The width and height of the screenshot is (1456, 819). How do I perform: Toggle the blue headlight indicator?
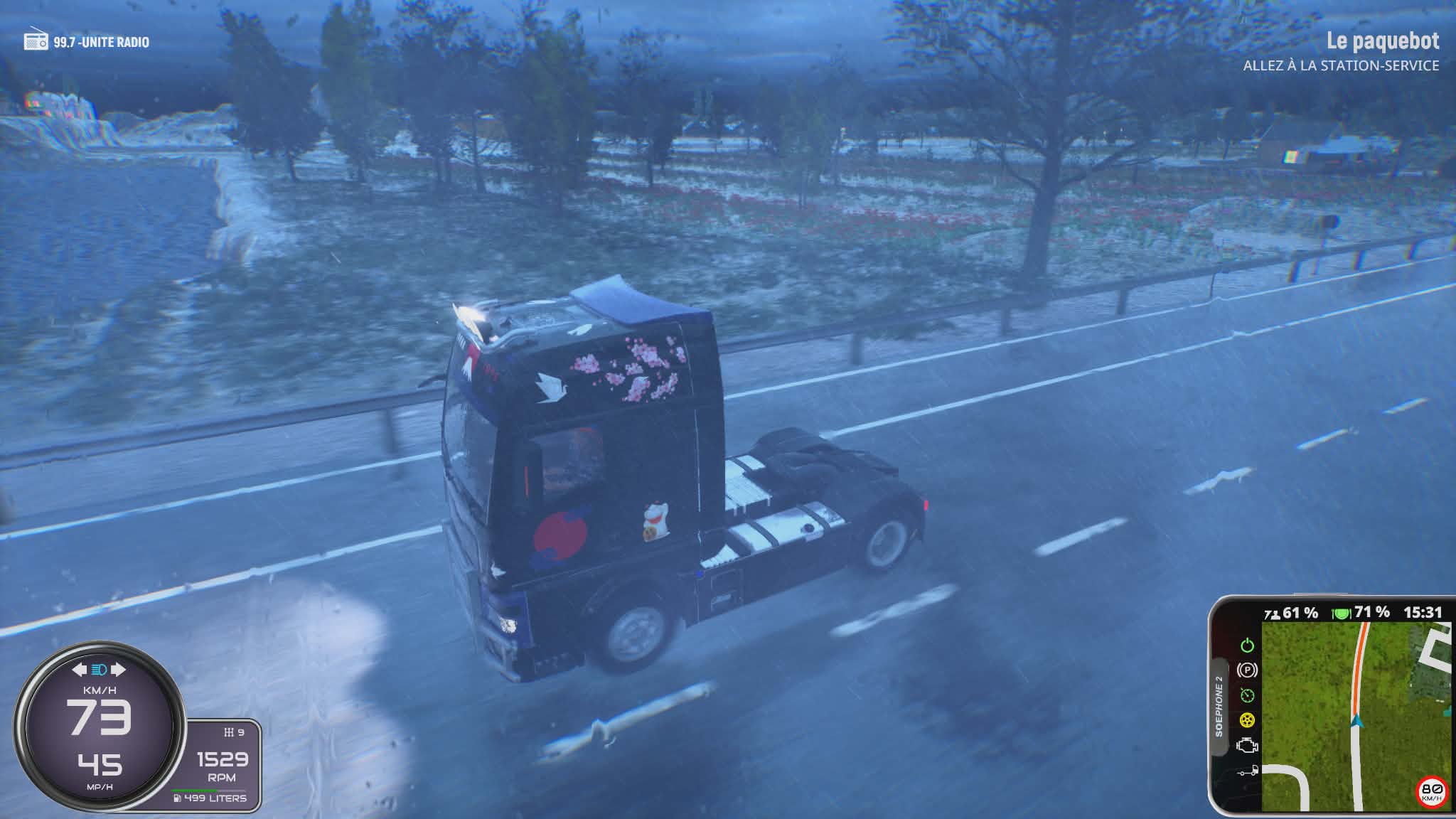[x=99, y=670]
